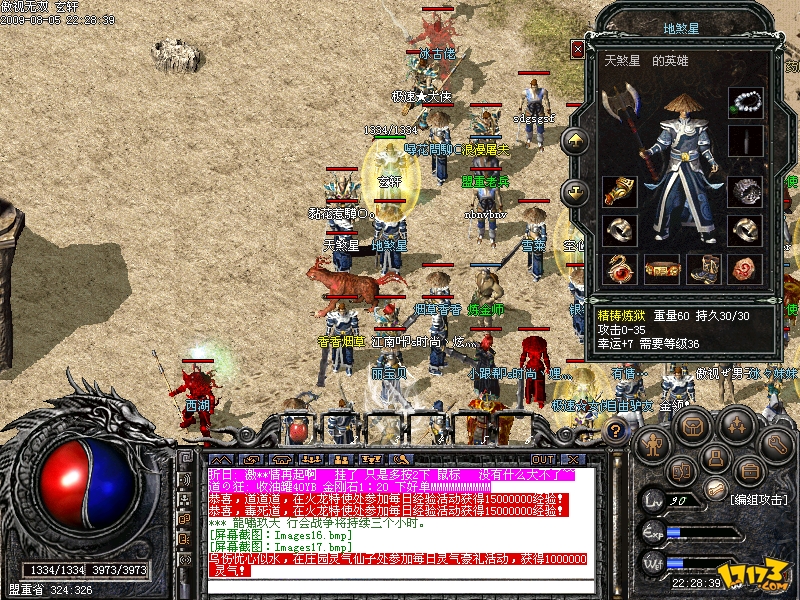Open the question mark help button
Image resolution: width=800 pixels, height=600 pixels.
[x=617, y=431]
